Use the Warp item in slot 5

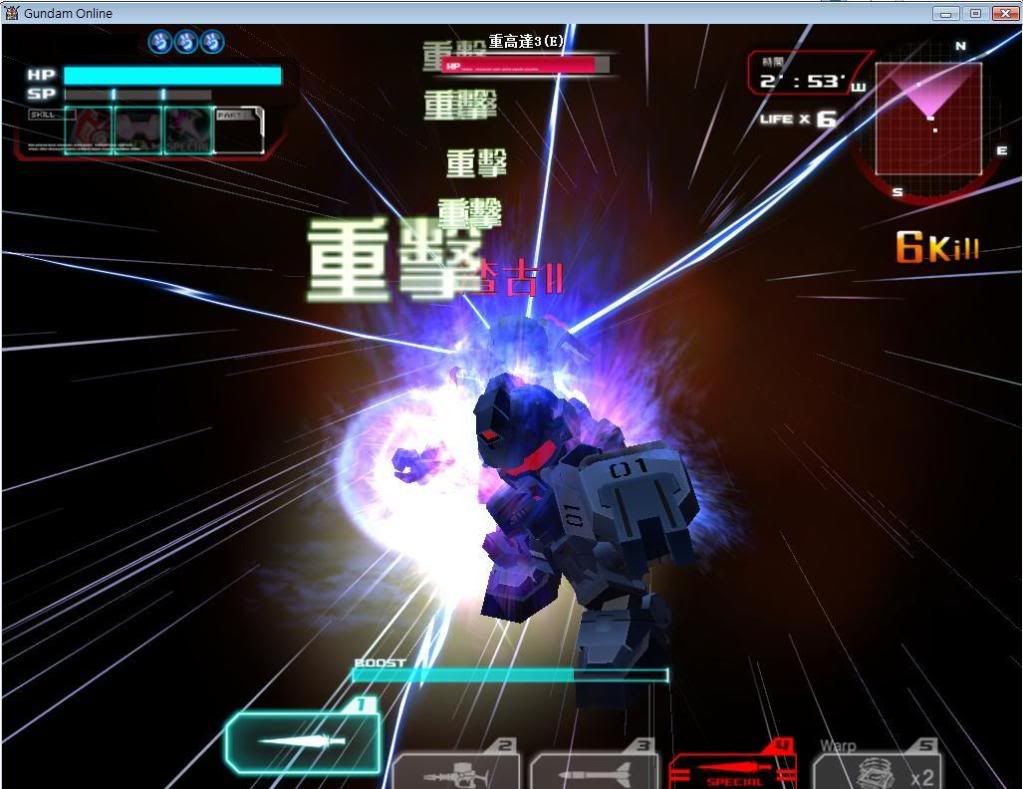[x=877, y=770]
